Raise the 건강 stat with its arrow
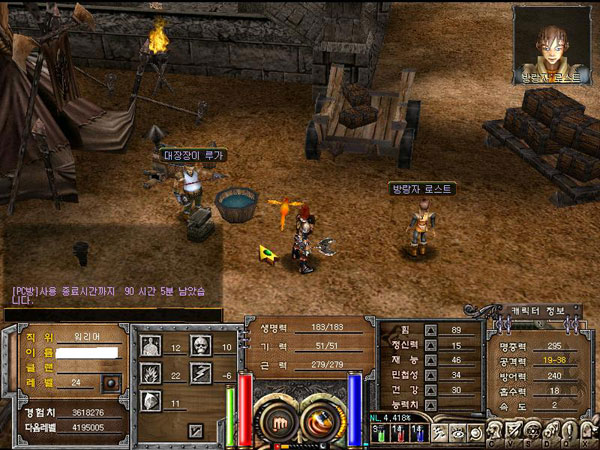This screenshot has height=450, width=600. [431, 390]
